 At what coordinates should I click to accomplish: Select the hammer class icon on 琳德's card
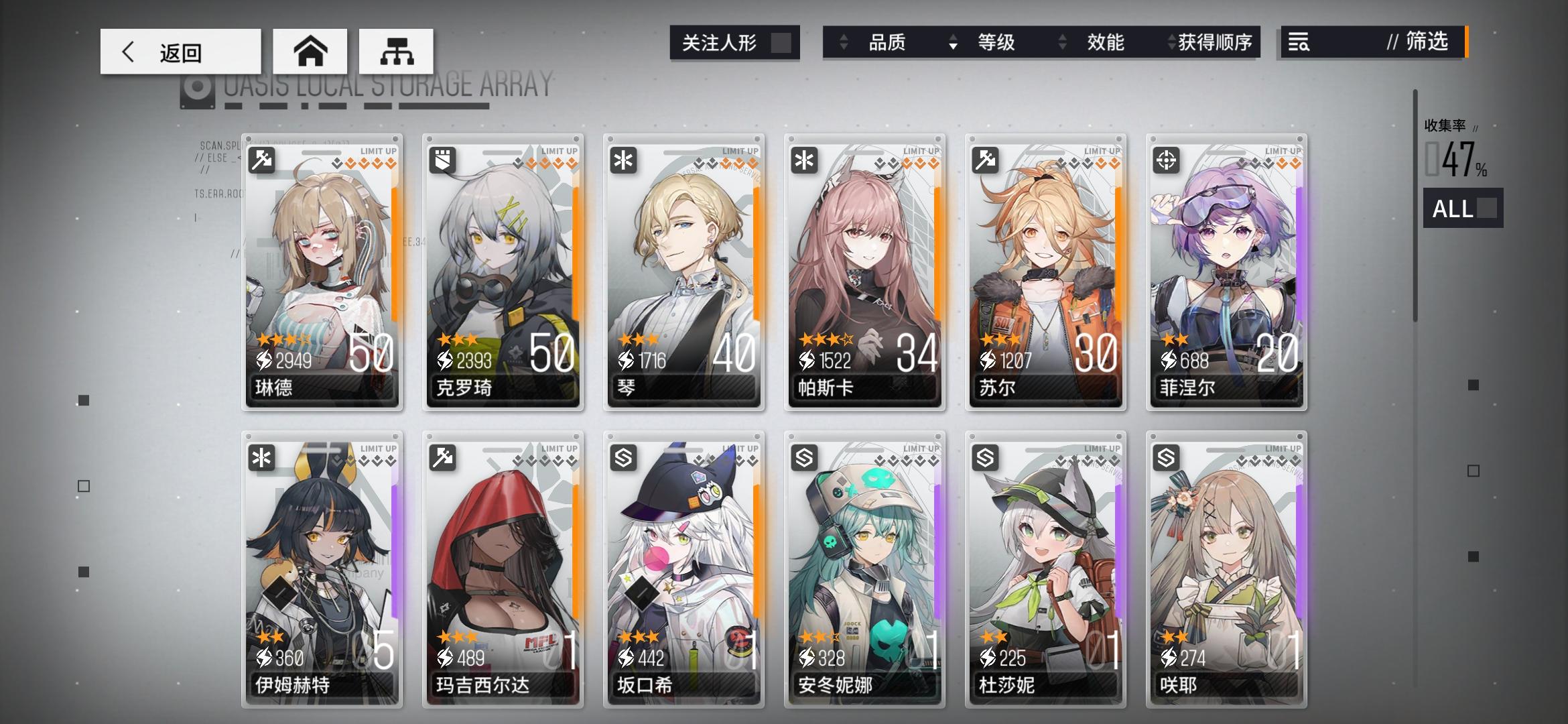pyautogui.click(x=263, y=161)
